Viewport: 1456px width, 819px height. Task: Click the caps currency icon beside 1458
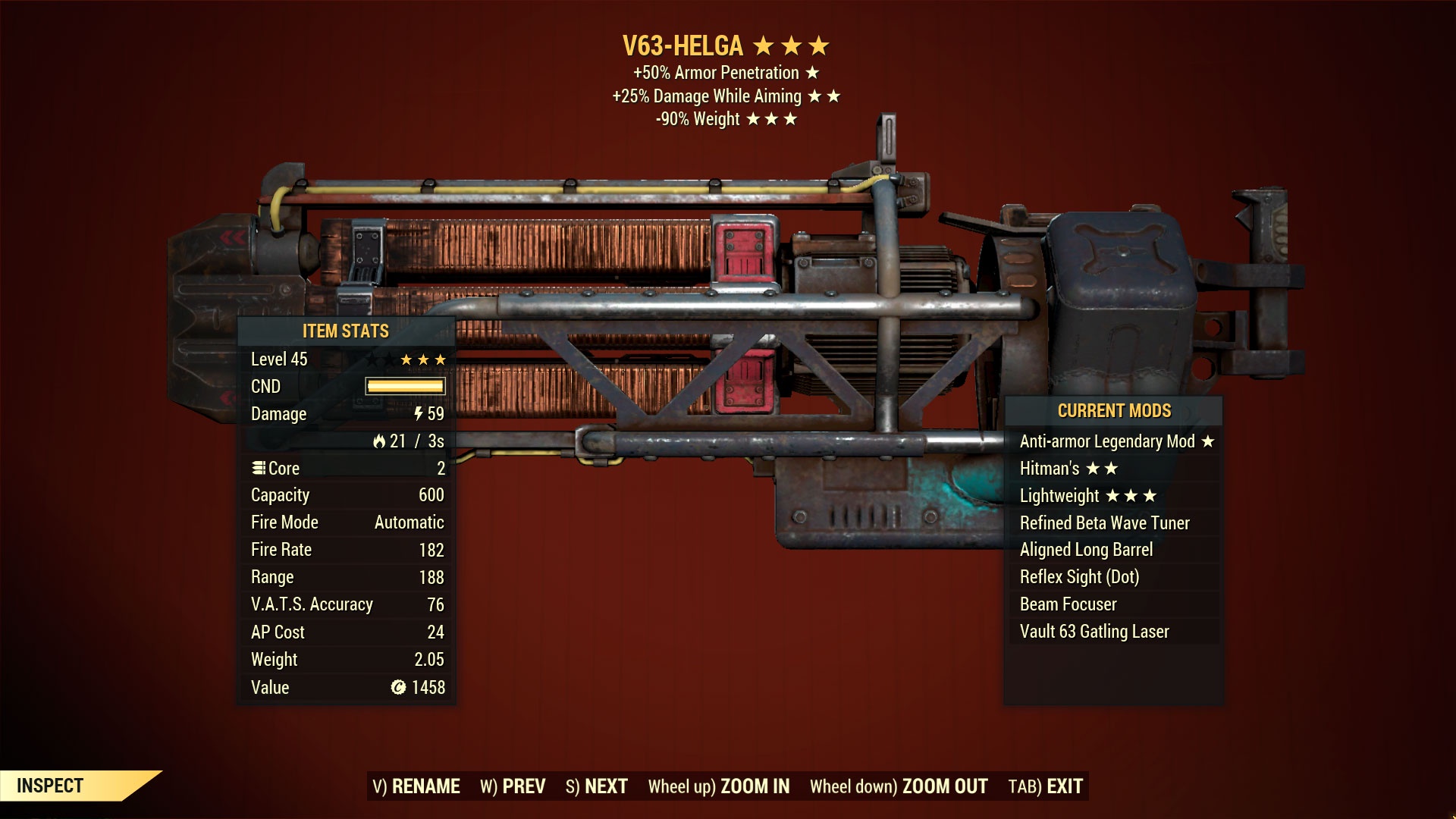400,687
